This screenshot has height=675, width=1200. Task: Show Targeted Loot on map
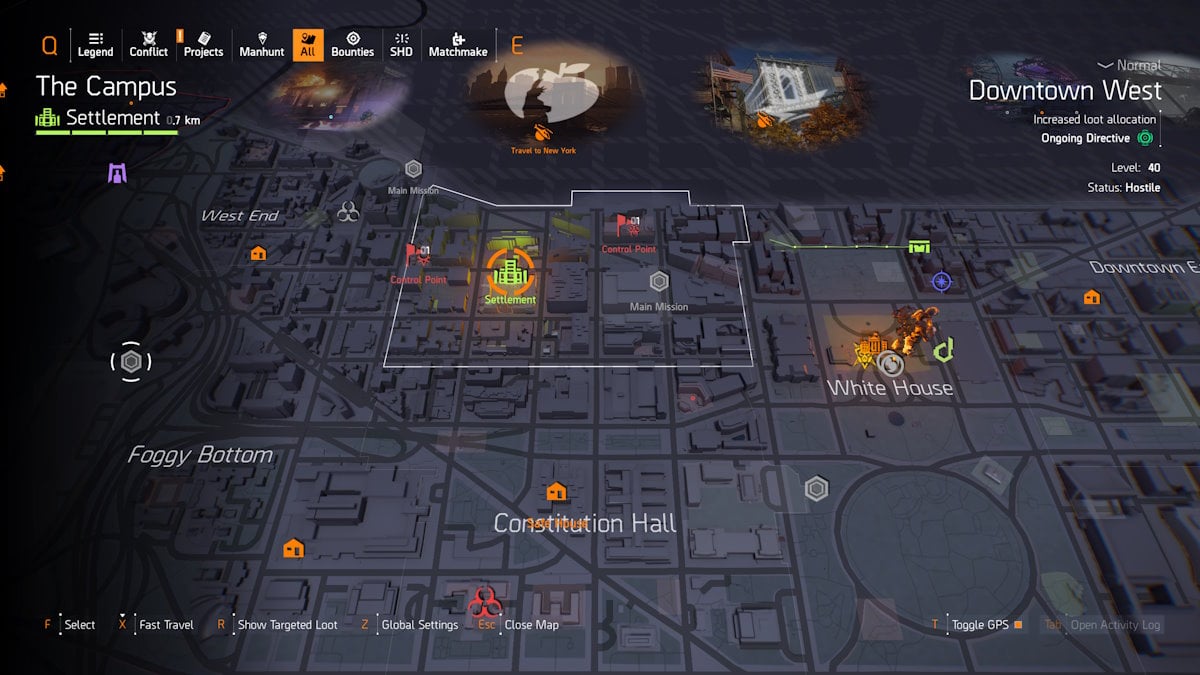tap(287, 625)
